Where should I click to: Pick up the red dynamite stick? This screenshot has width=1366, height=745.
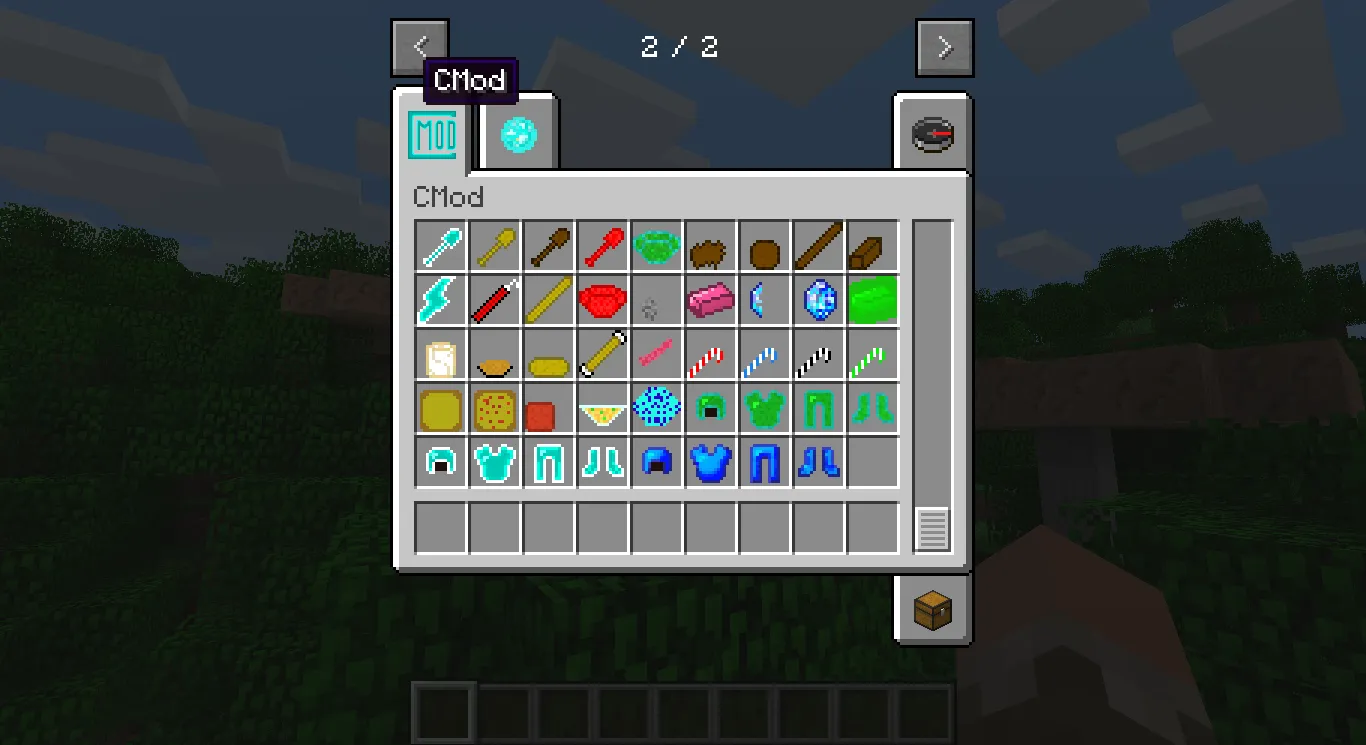click(x=494, y=300)
